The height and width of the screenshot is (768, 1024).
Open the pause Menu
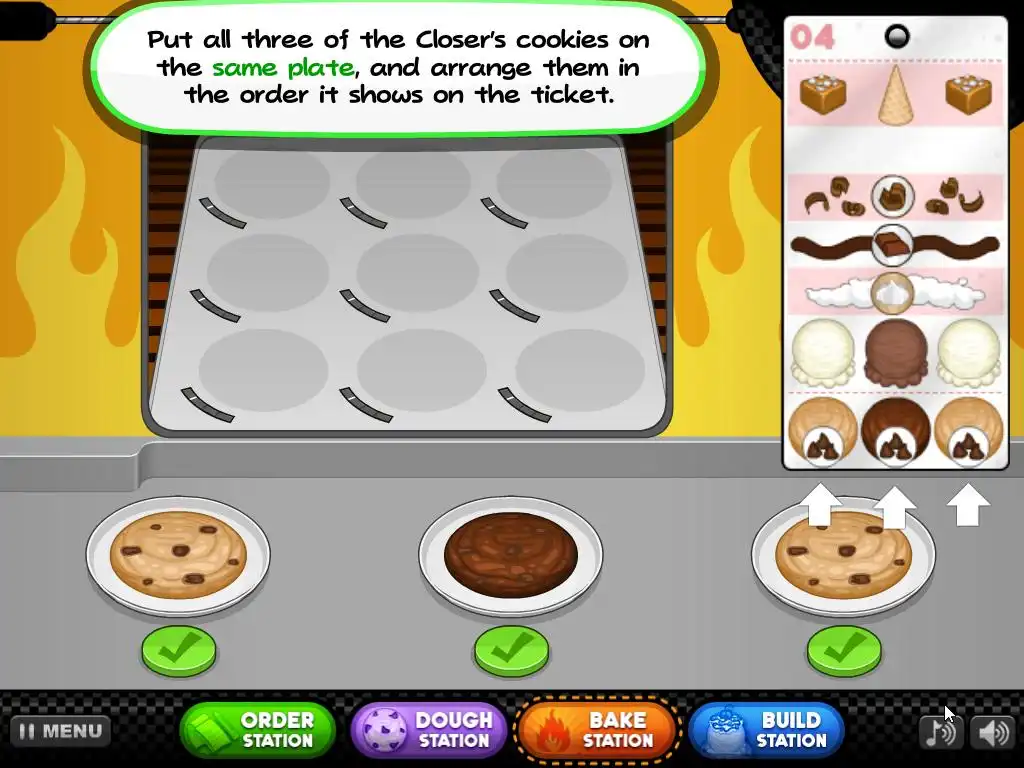pyautogui.click(x=61, y=731)
